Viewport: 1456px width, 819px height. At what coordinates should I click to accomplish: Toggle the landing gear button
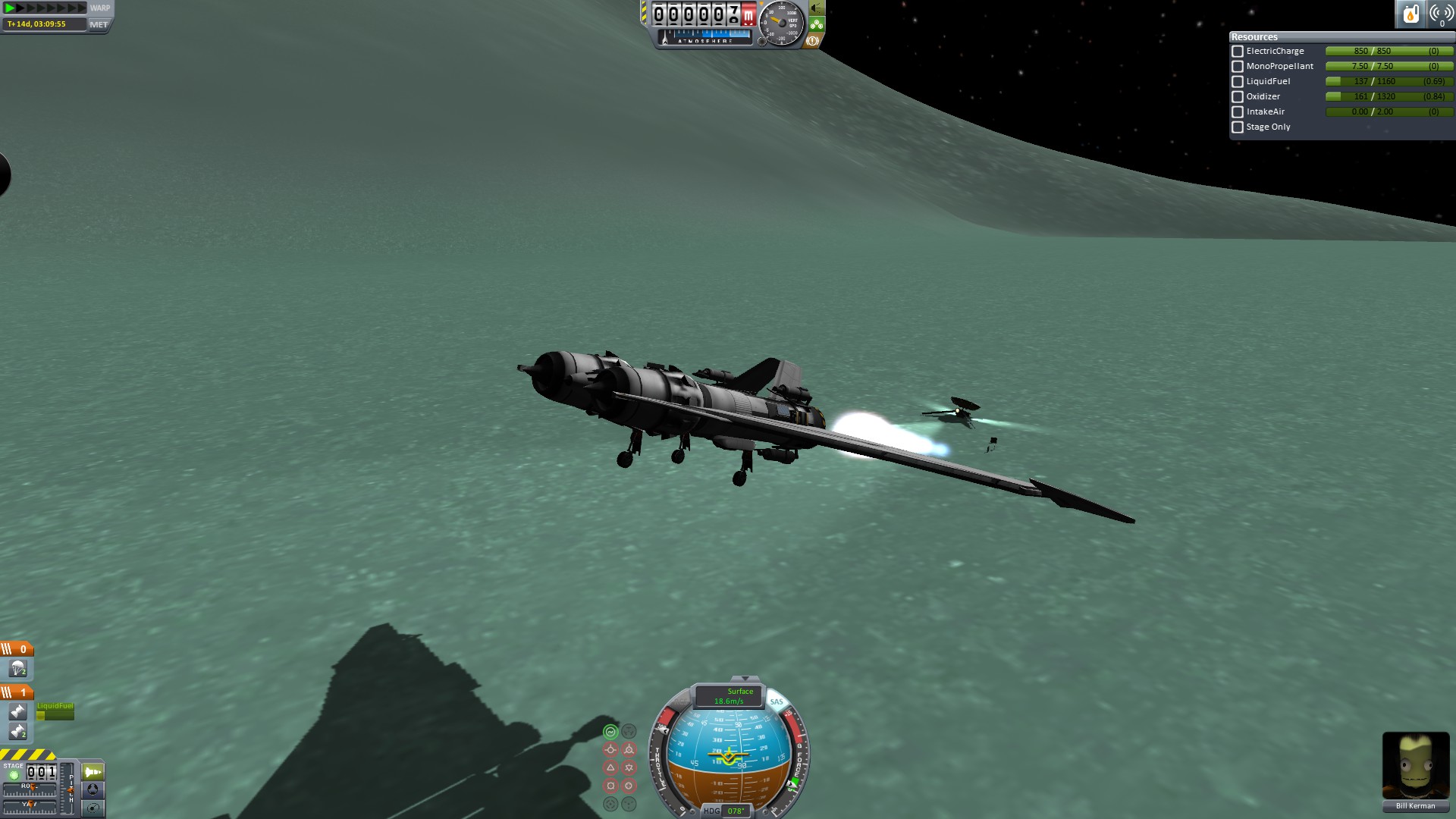(x=817, y=25)
